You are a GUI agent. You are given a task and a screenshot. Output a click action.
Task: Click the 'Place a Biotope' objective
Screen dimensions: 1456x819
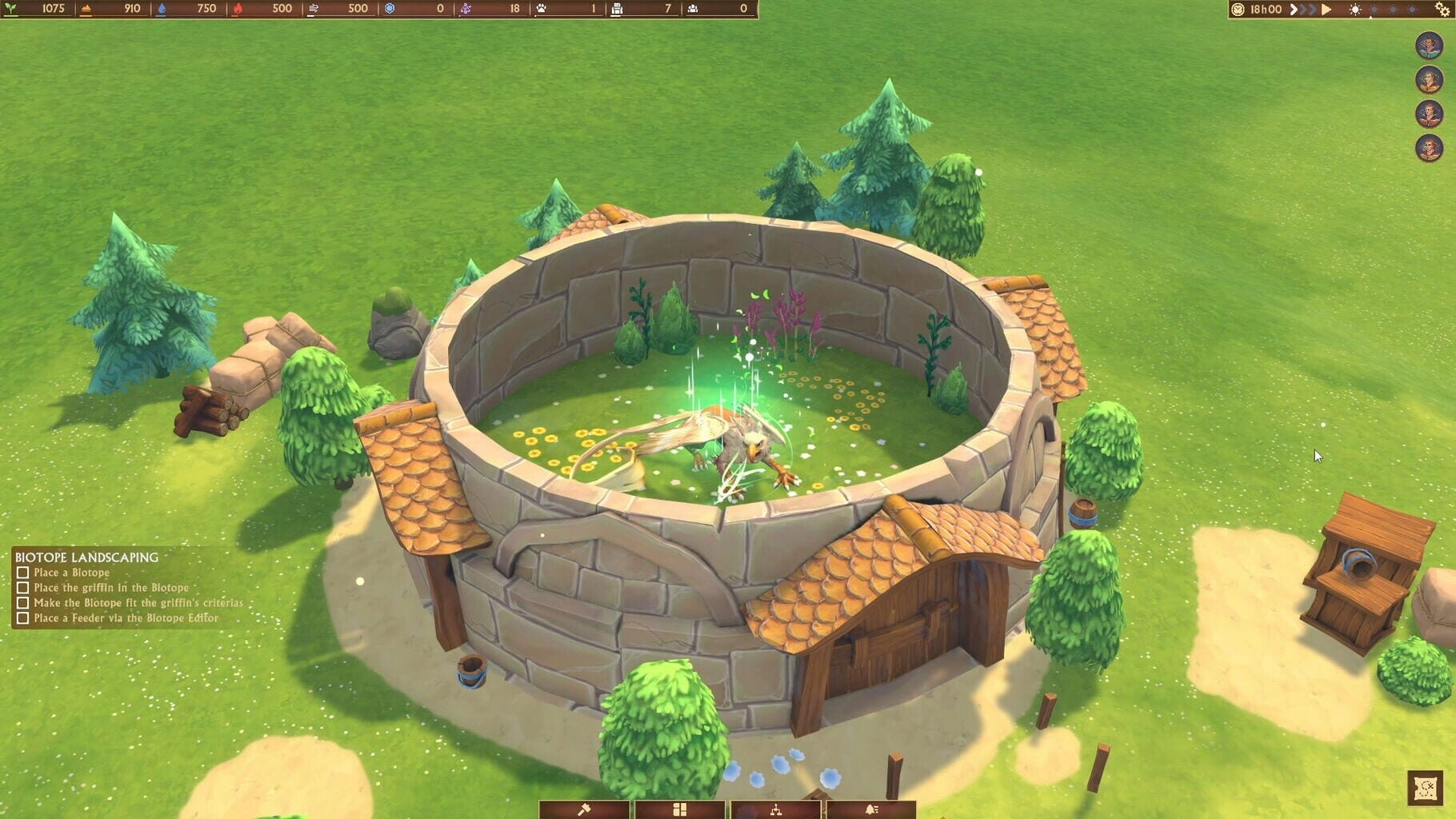[x=71, y=573]
